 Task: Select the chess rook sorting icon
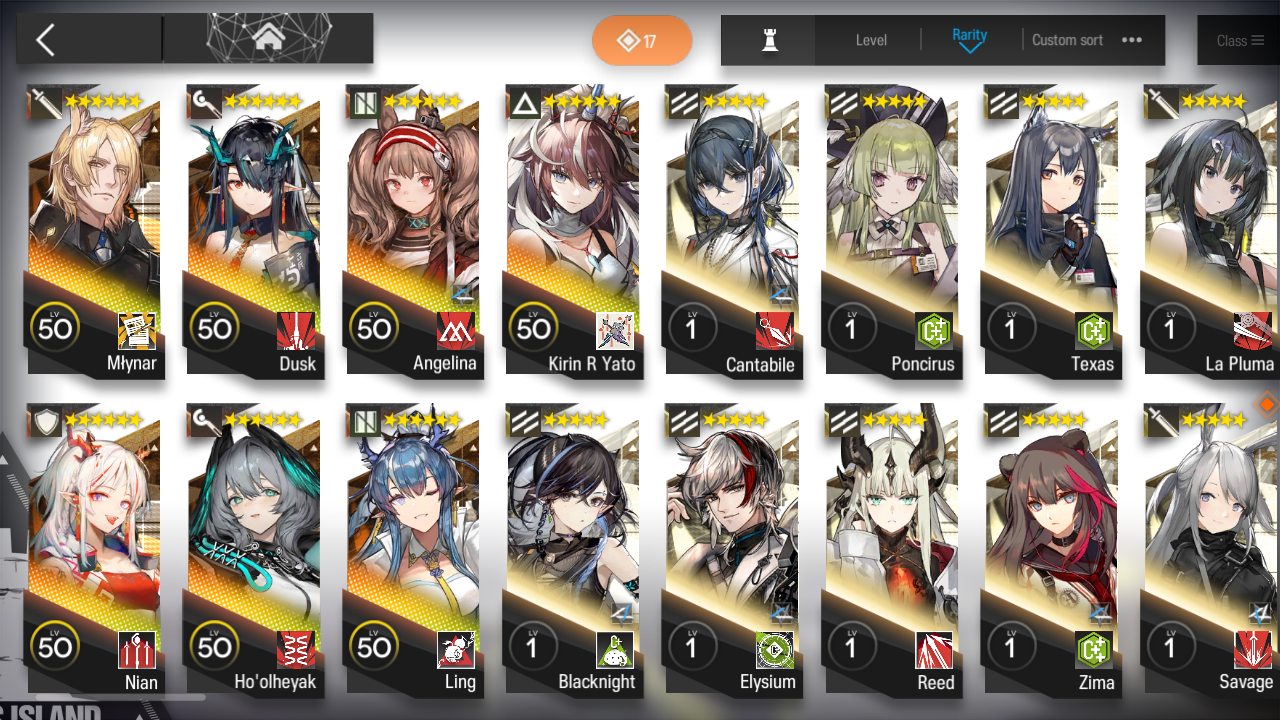[767, 39]
